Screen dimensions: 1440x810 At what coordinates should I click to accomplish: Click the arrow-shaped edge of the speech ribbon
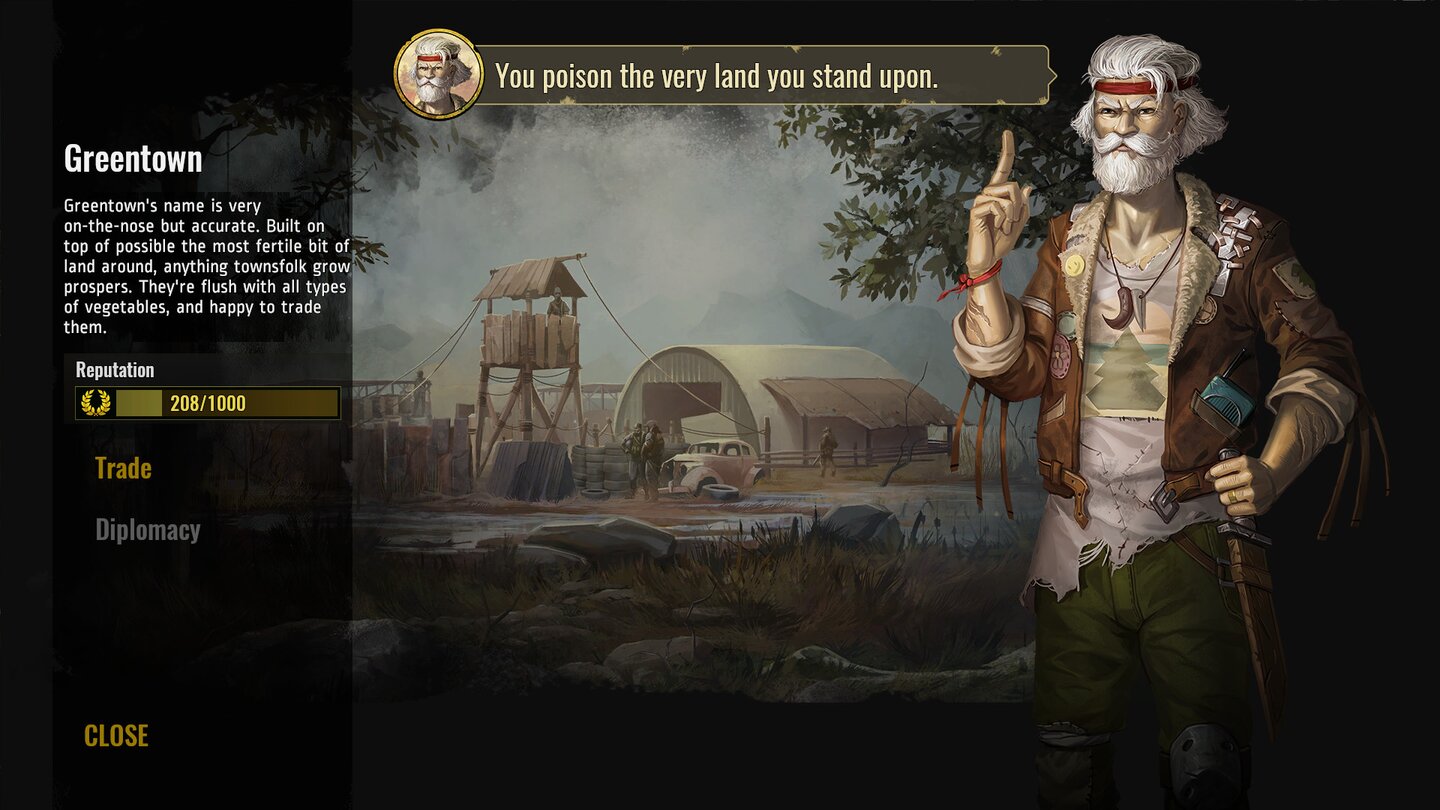pyautogui.click(x=1053, y=74)
